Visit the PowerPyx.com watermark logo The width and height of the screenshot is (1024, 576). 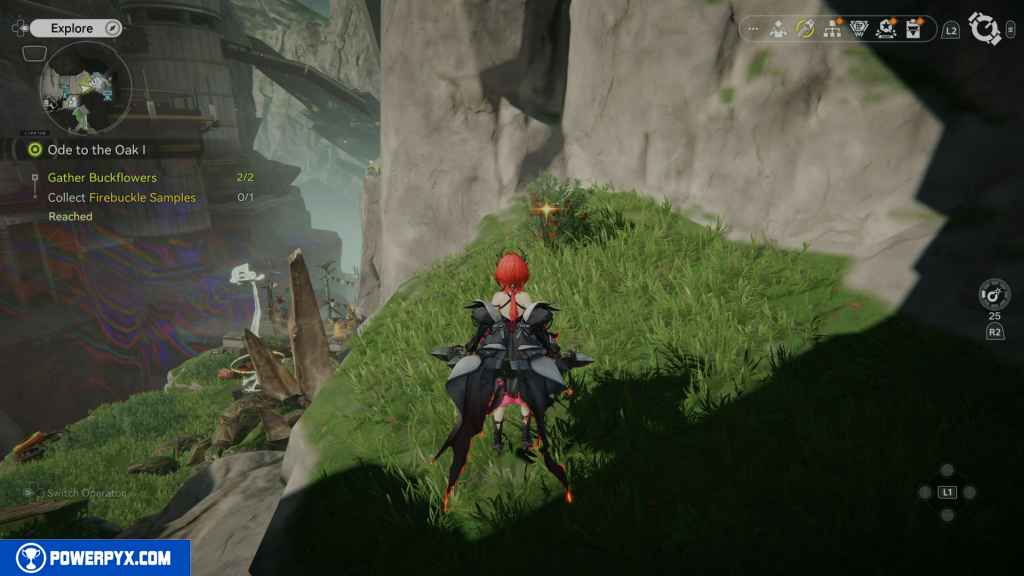click(95, 557)
